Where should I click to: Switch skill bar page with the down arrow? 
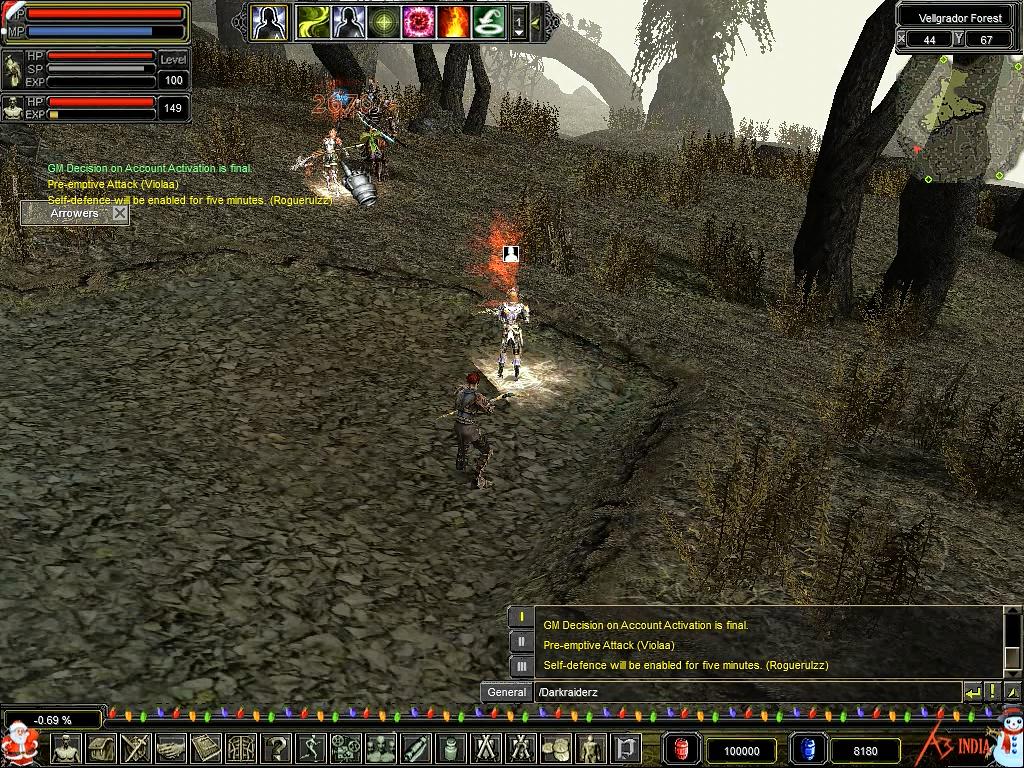(x=519, y=33)
